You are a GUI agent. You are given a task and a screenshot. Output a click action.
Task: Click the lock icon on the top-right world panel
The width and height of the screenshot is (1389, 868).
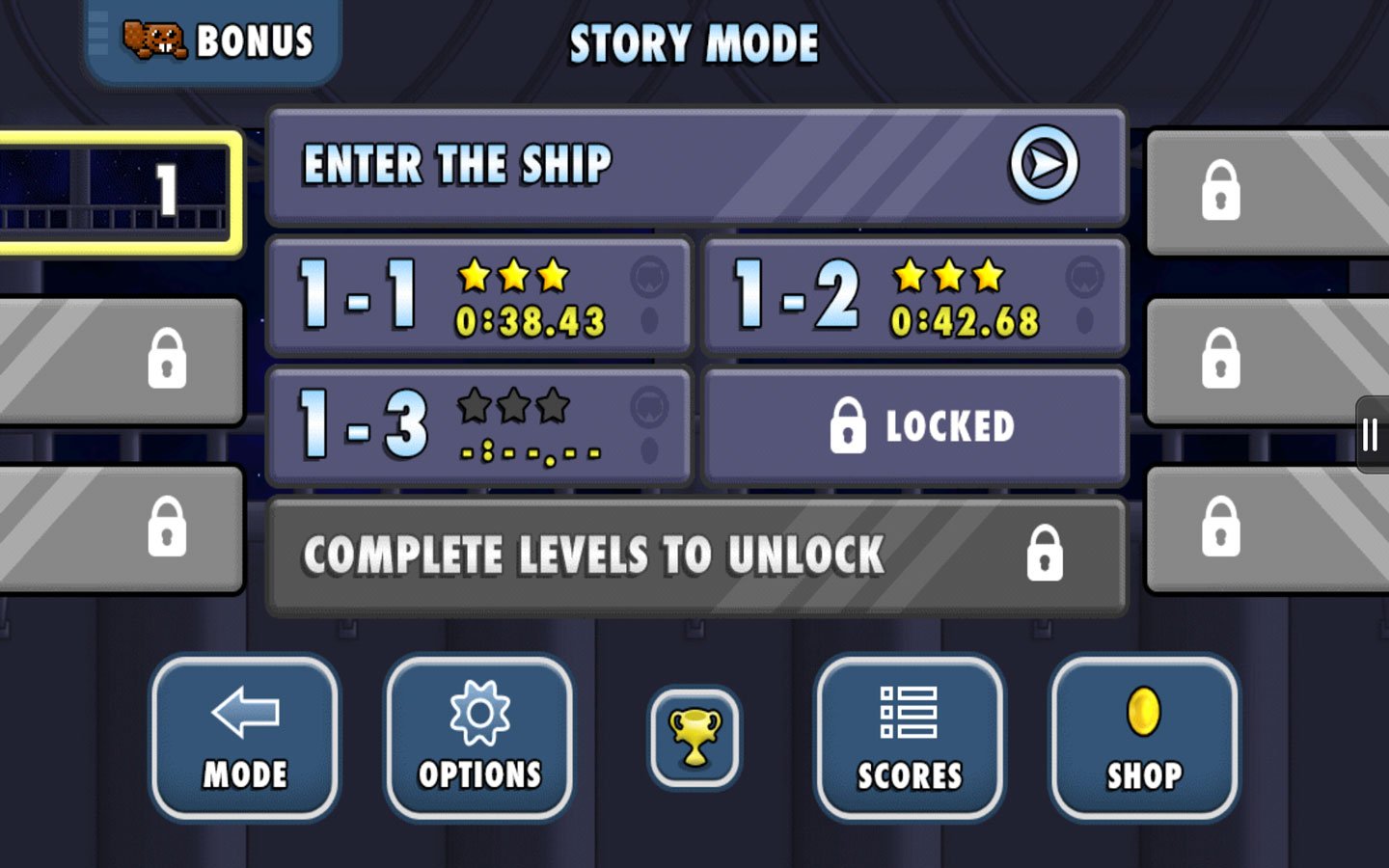tap(1223, 193)
